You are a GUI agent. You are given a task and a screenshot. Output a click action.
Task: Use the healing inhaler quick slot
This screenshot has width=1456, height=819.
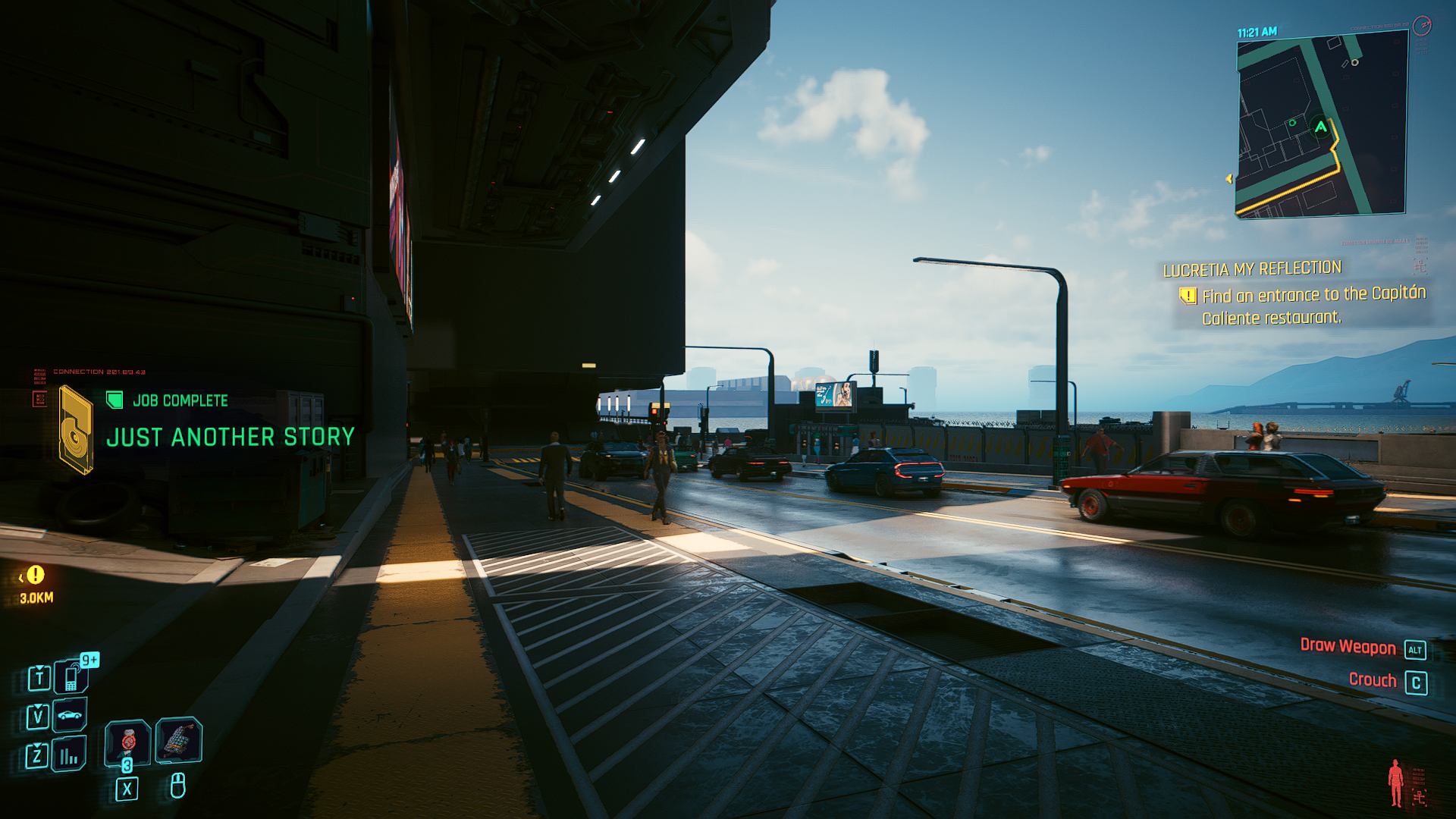click(x=127, y=740)
